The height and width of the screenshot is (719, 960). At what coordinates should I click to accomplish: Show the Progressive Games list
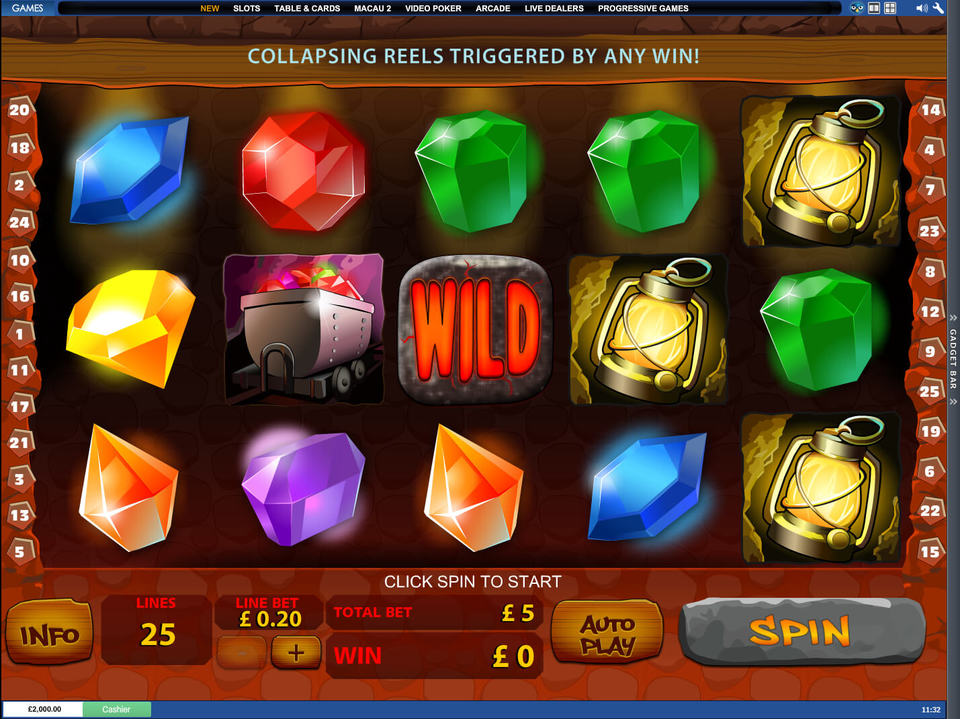point(643,8)
